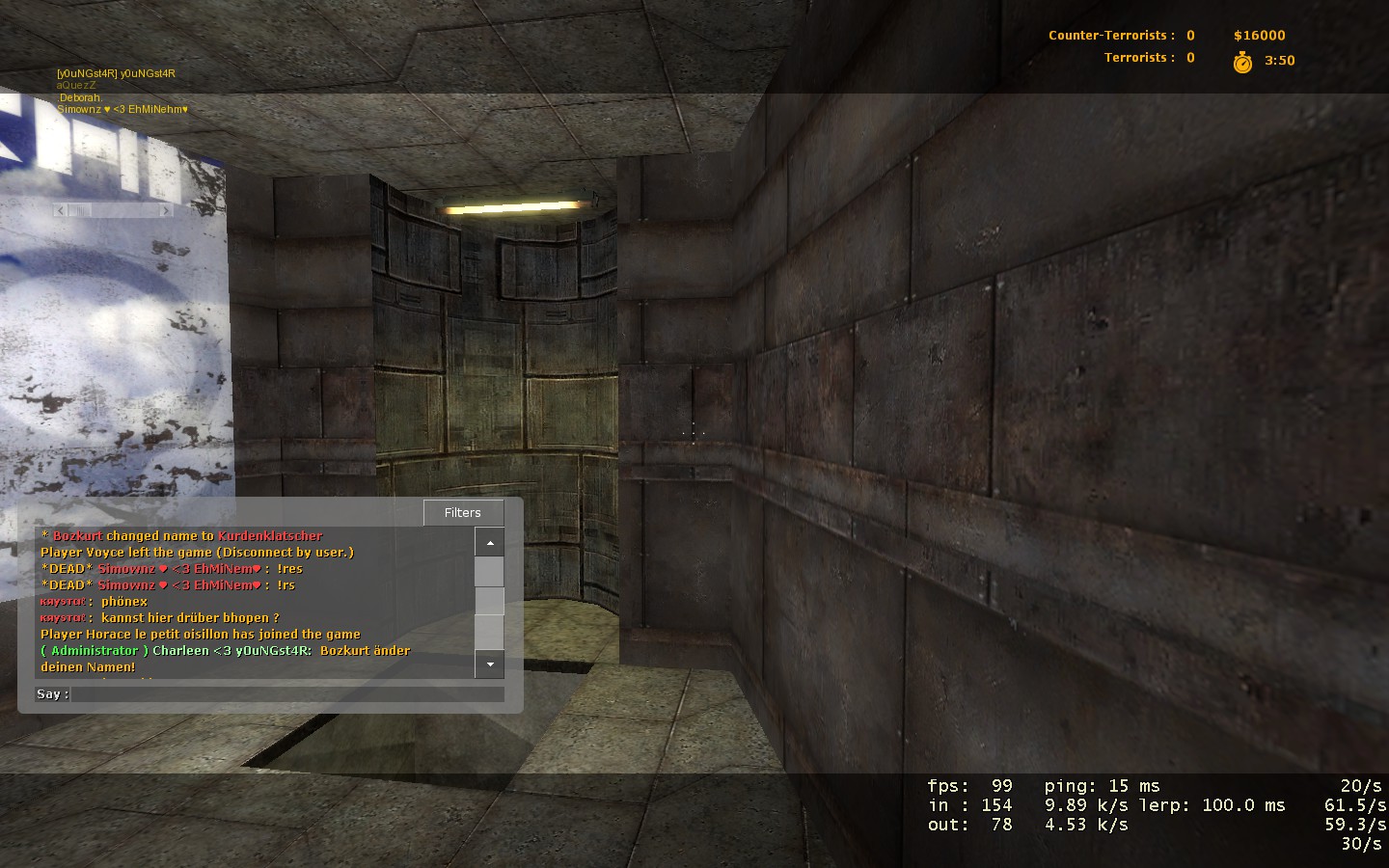Screen dimensions: 1389x868
Task: Click the chat scrollbar thumb
Action: 490,601
